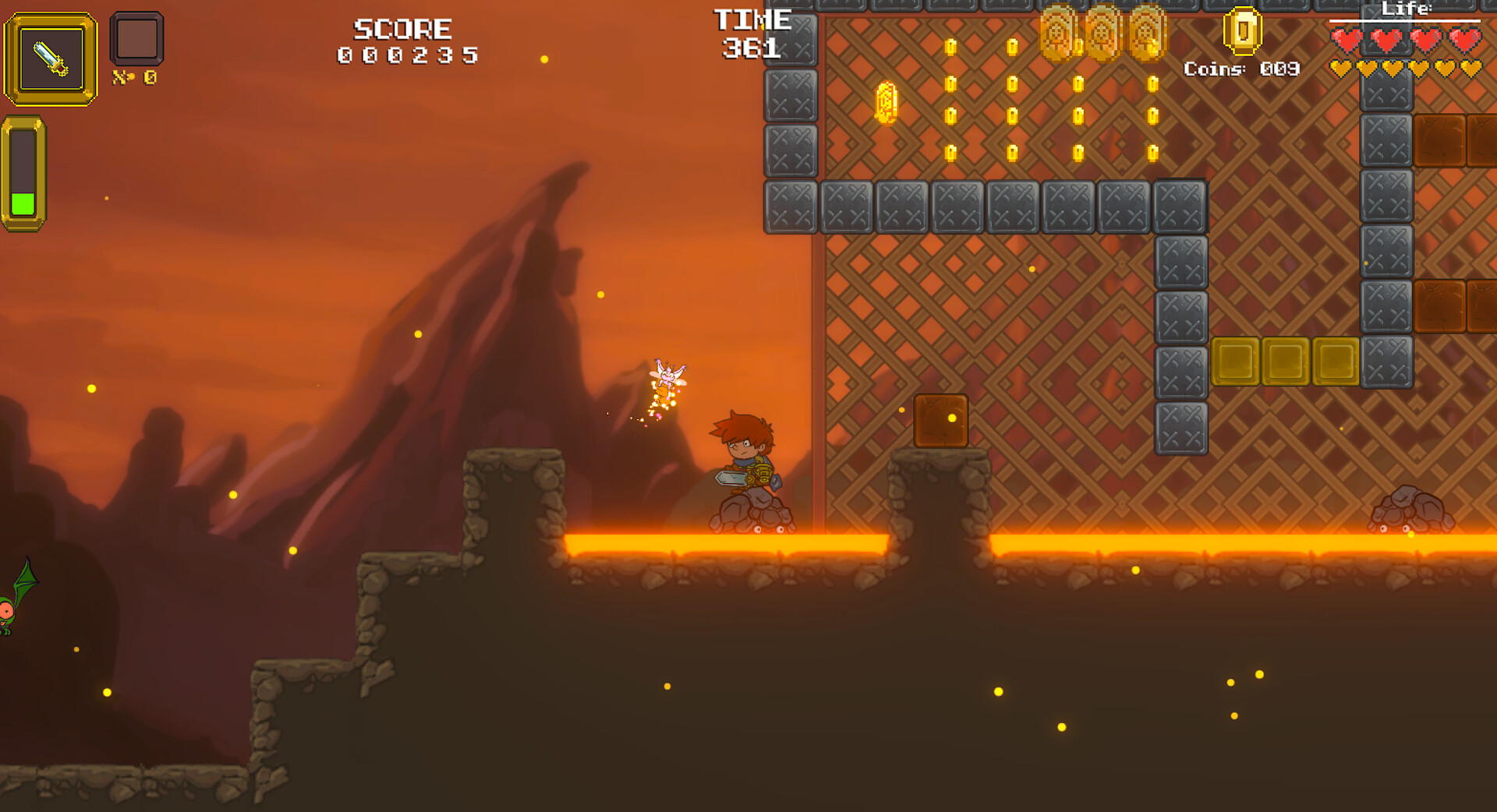Click the last yellow heart under the Life bar
The height and width of the screenshot is (812, 1497).
[1470, 69]
